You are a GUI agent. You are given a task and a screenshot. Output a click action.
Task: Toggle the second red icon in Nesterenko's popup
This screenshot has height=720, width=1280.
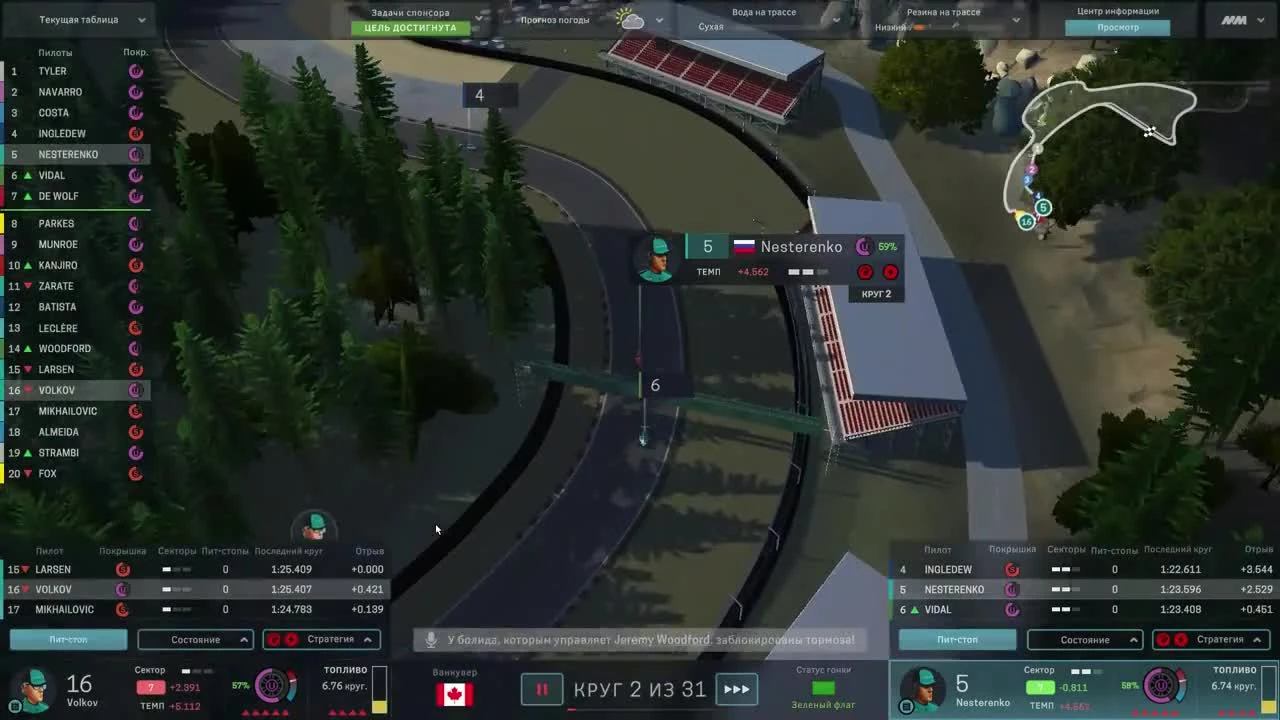click(890, 272)
